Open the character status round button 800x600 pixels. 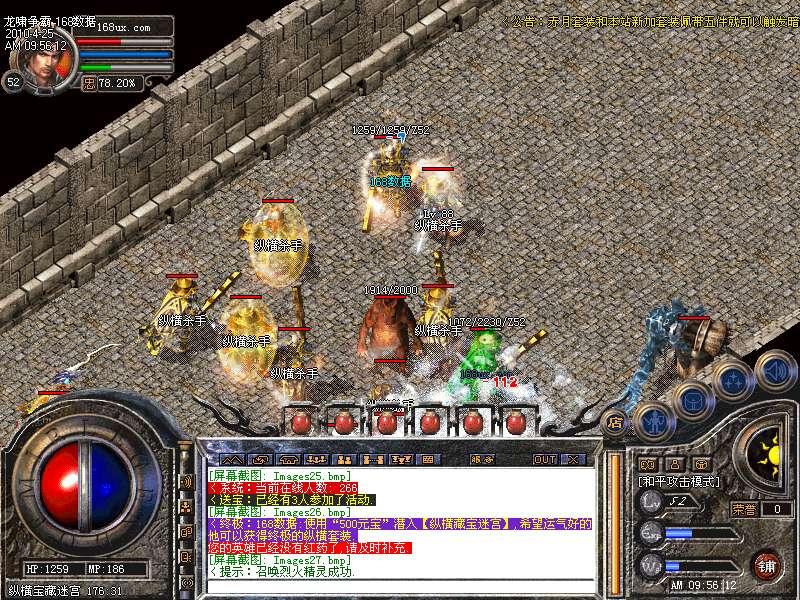(x=653, y=421)
